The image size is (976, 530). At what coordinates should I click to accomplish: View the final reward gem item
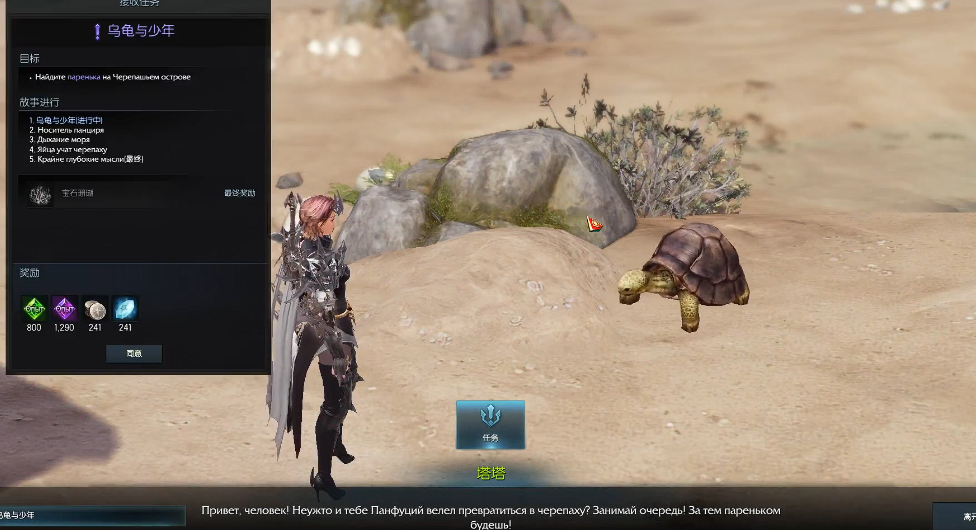(41, 193)
